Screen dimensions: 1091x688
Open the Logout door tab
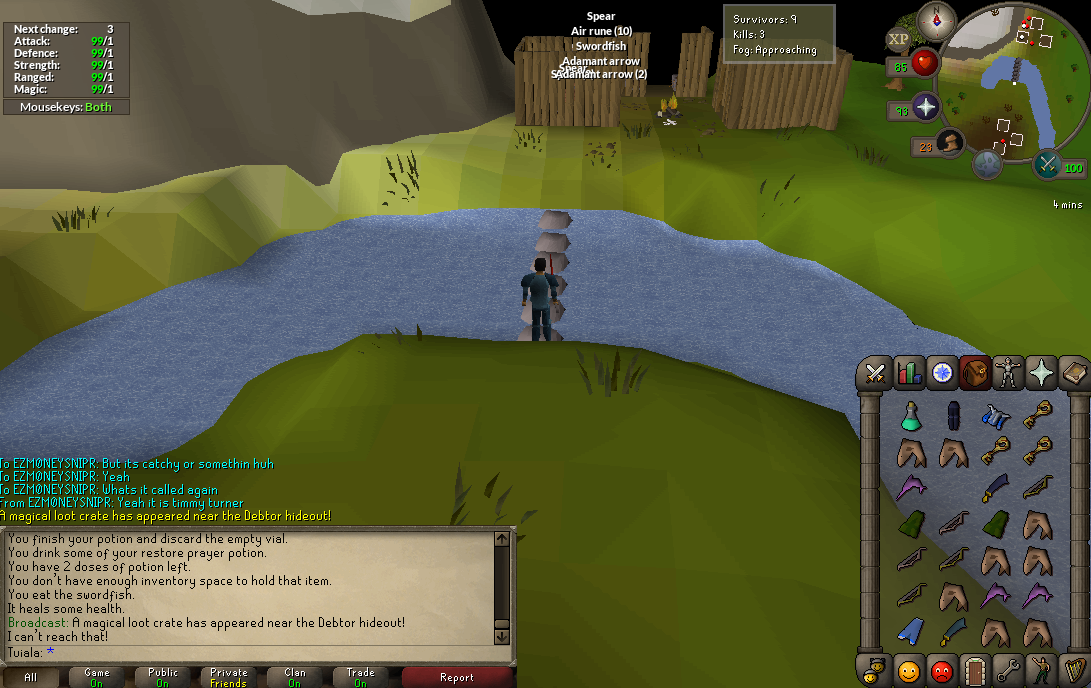[974, 670]
